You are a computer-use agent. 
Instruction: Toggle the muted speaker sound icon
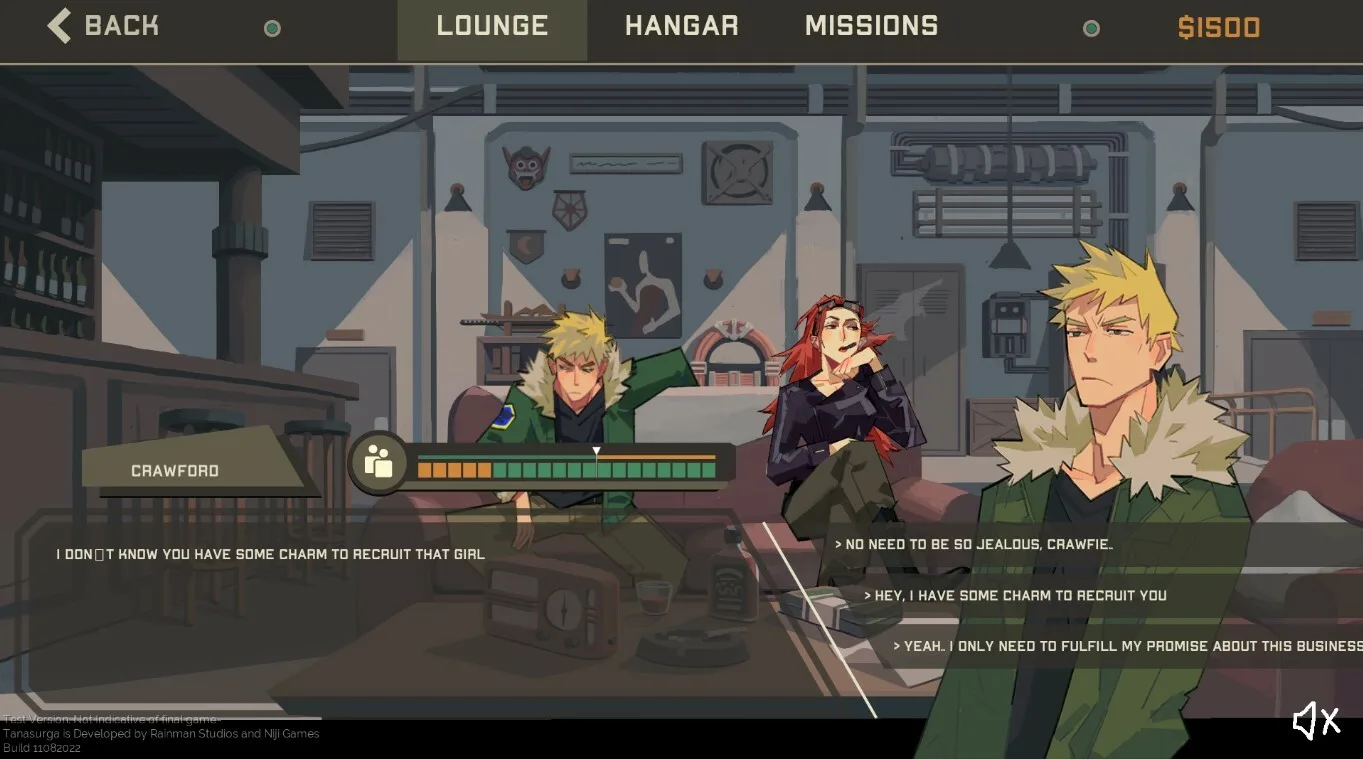(x=1315, y=720)
